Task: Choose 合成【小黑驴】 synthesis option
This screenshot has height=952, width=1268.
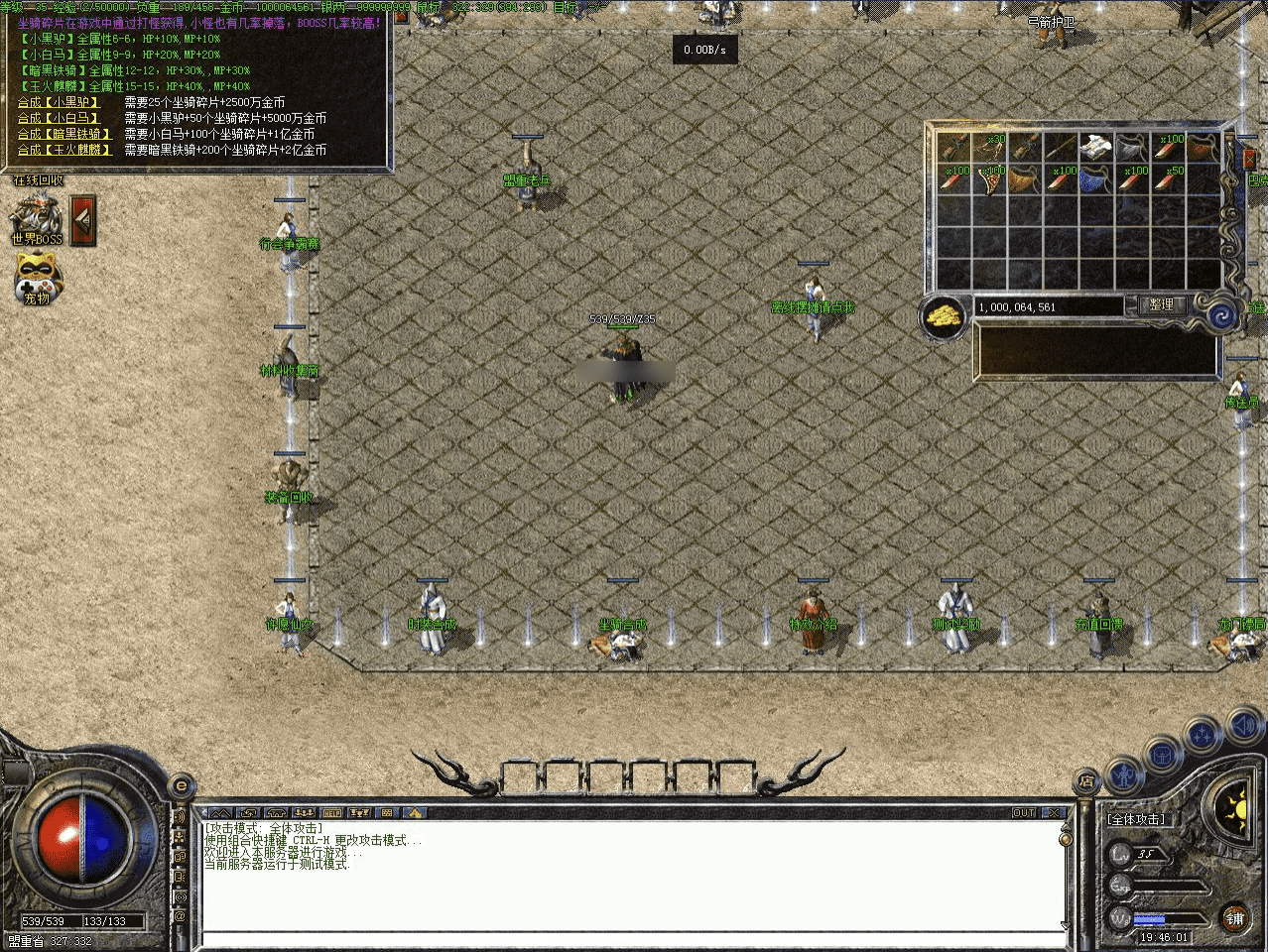Action: (59, 102)
